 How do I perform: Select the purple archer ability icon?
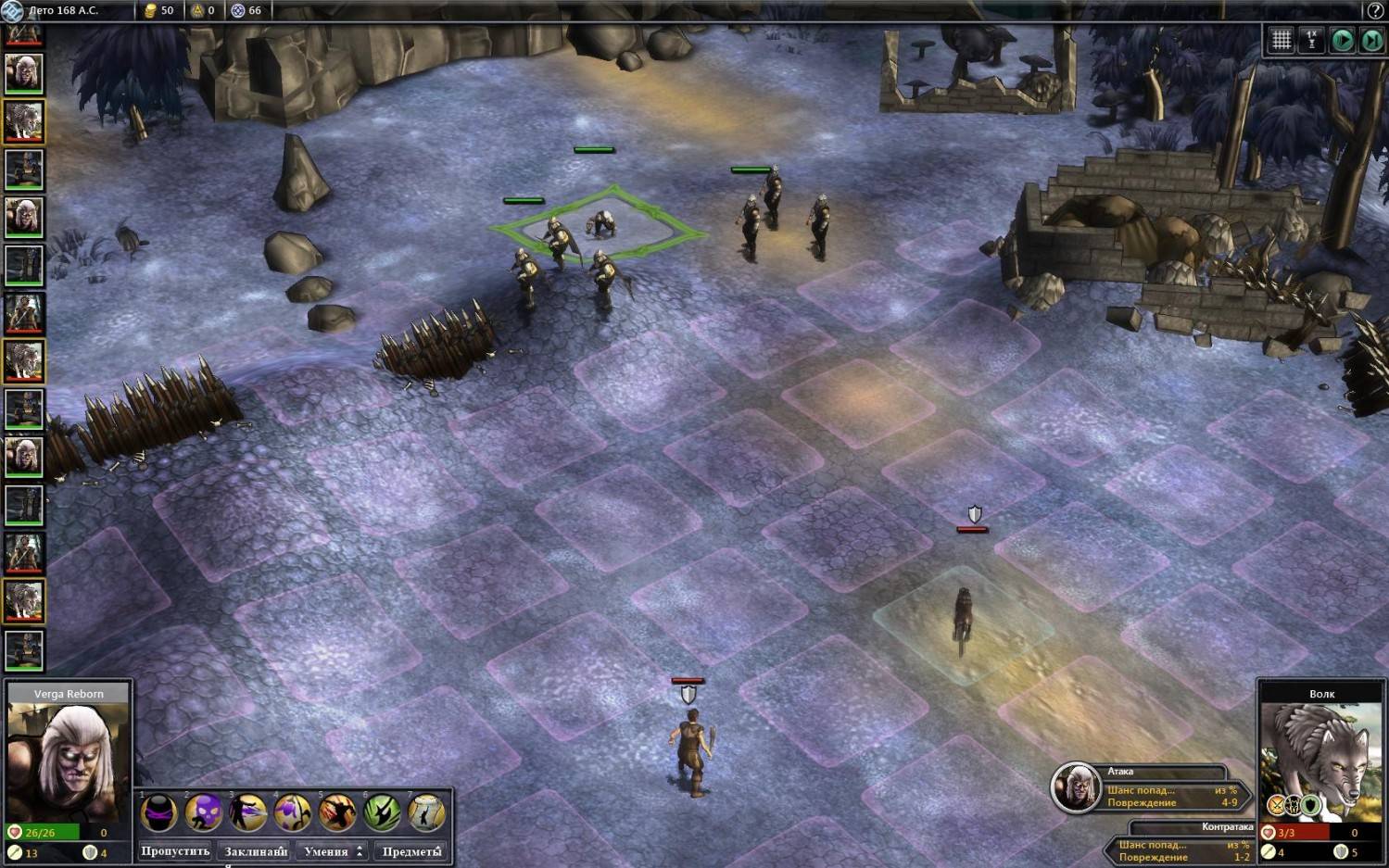coord(293,813)
